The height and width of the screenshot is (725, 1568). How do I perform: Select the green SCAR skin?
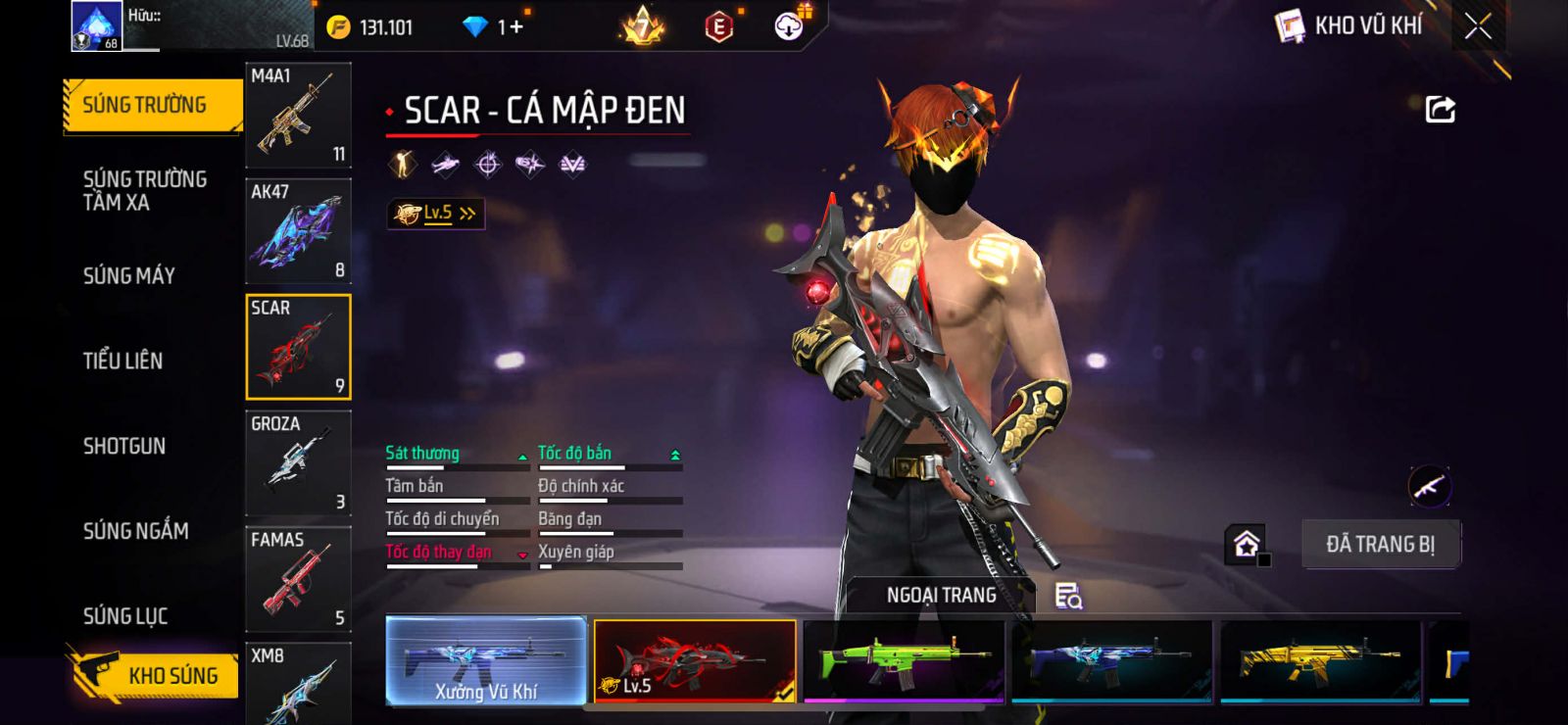[x=904, y=660]
